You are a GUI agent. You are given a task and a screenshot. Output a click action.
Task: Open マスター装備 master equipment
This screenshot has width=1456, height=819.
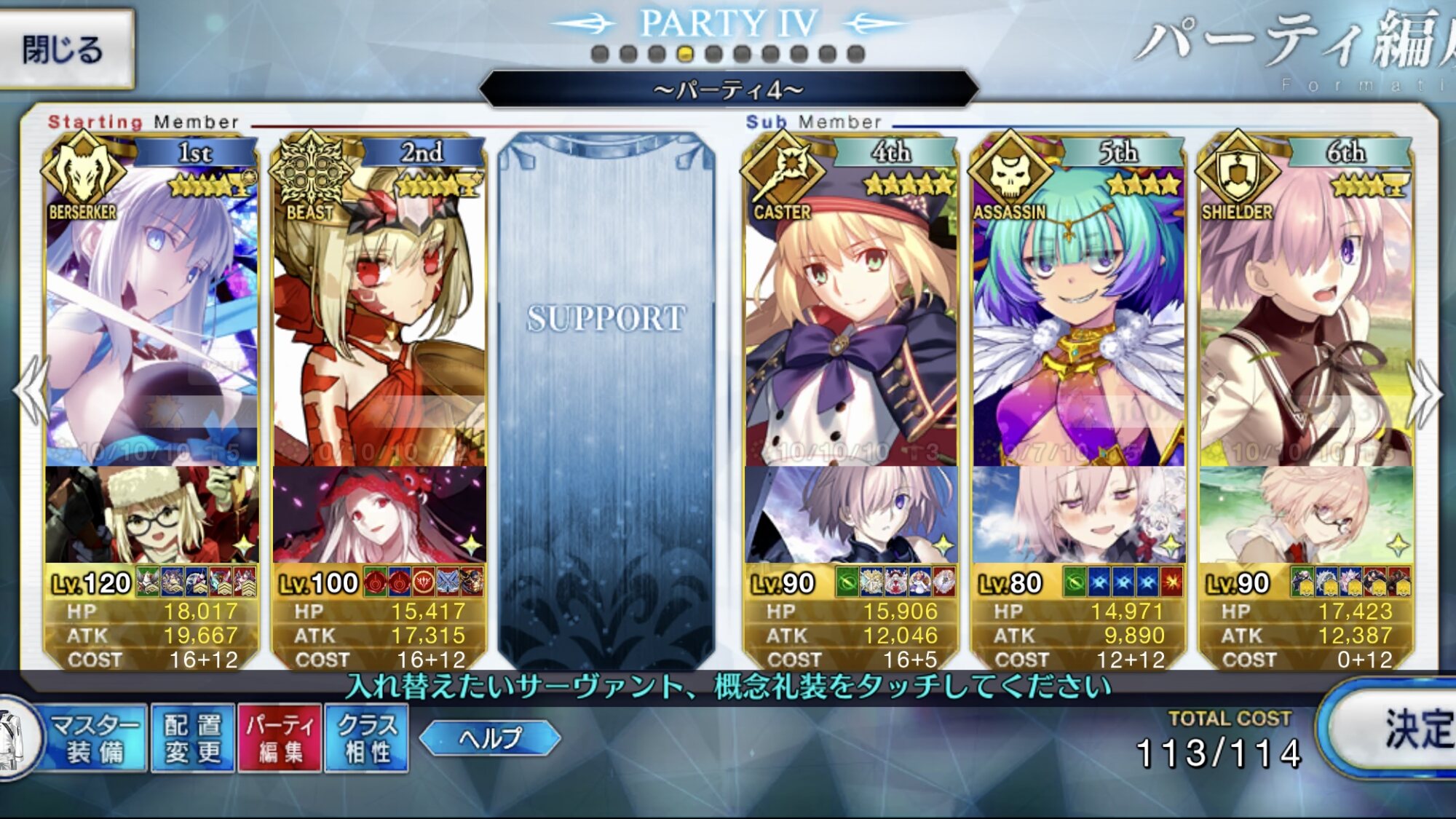pos(93,738)
